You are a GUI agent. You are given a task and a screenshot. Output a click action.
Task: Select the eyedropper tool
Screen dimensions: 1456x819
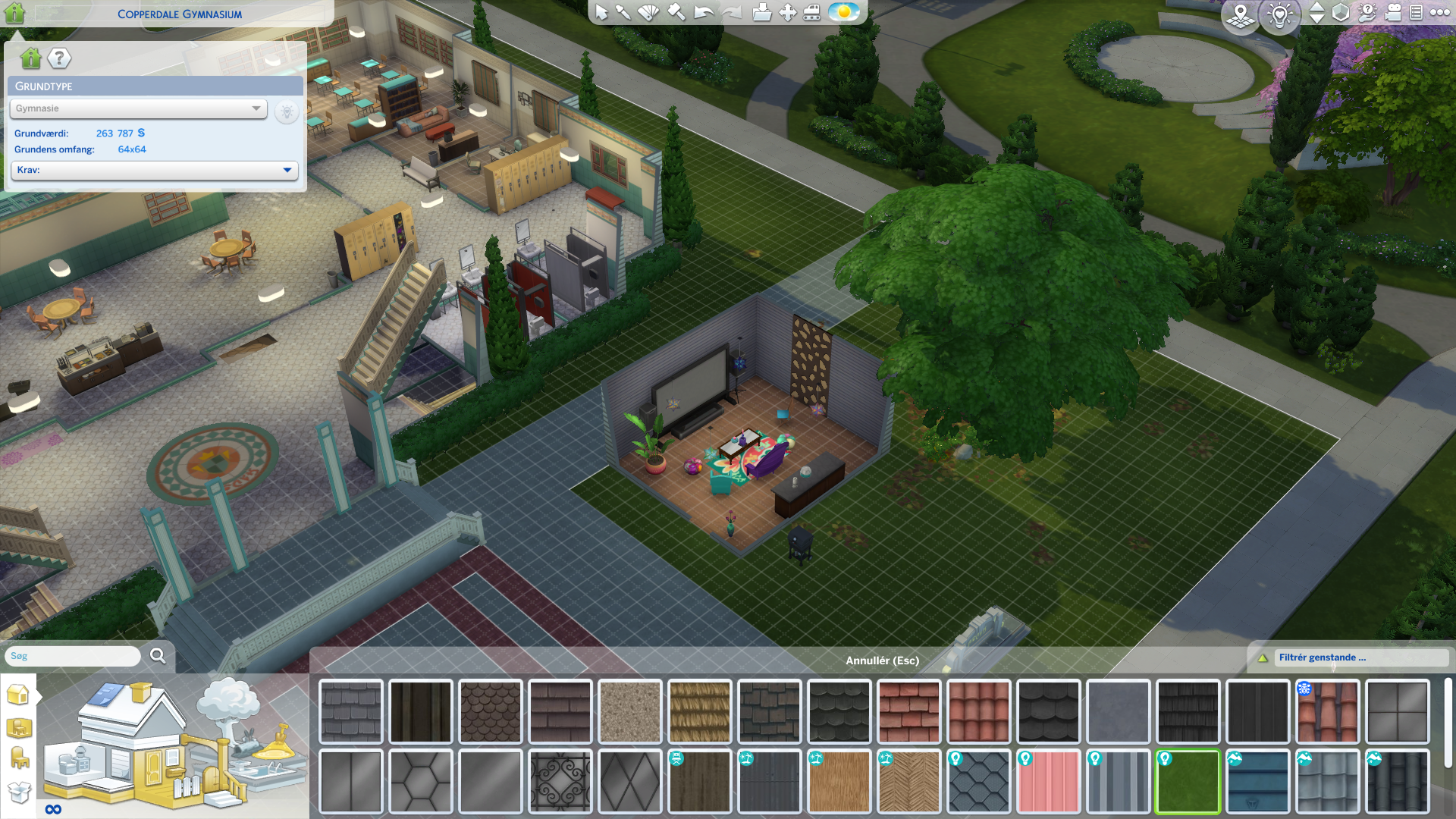pyautogui.click(x=623, y=13)
